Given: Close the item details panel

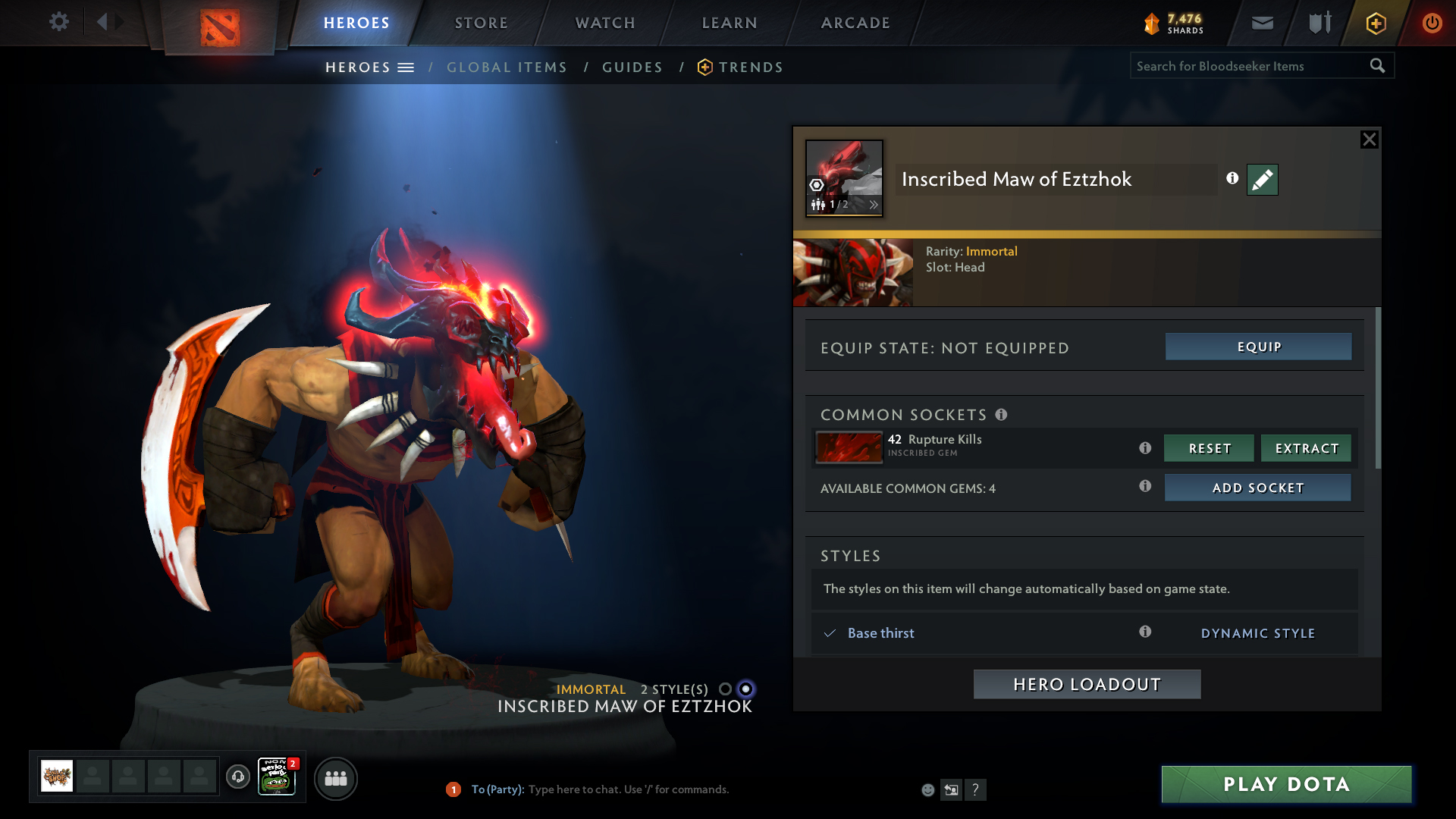Looking at the screenshot, I should tap(1369, 140).
